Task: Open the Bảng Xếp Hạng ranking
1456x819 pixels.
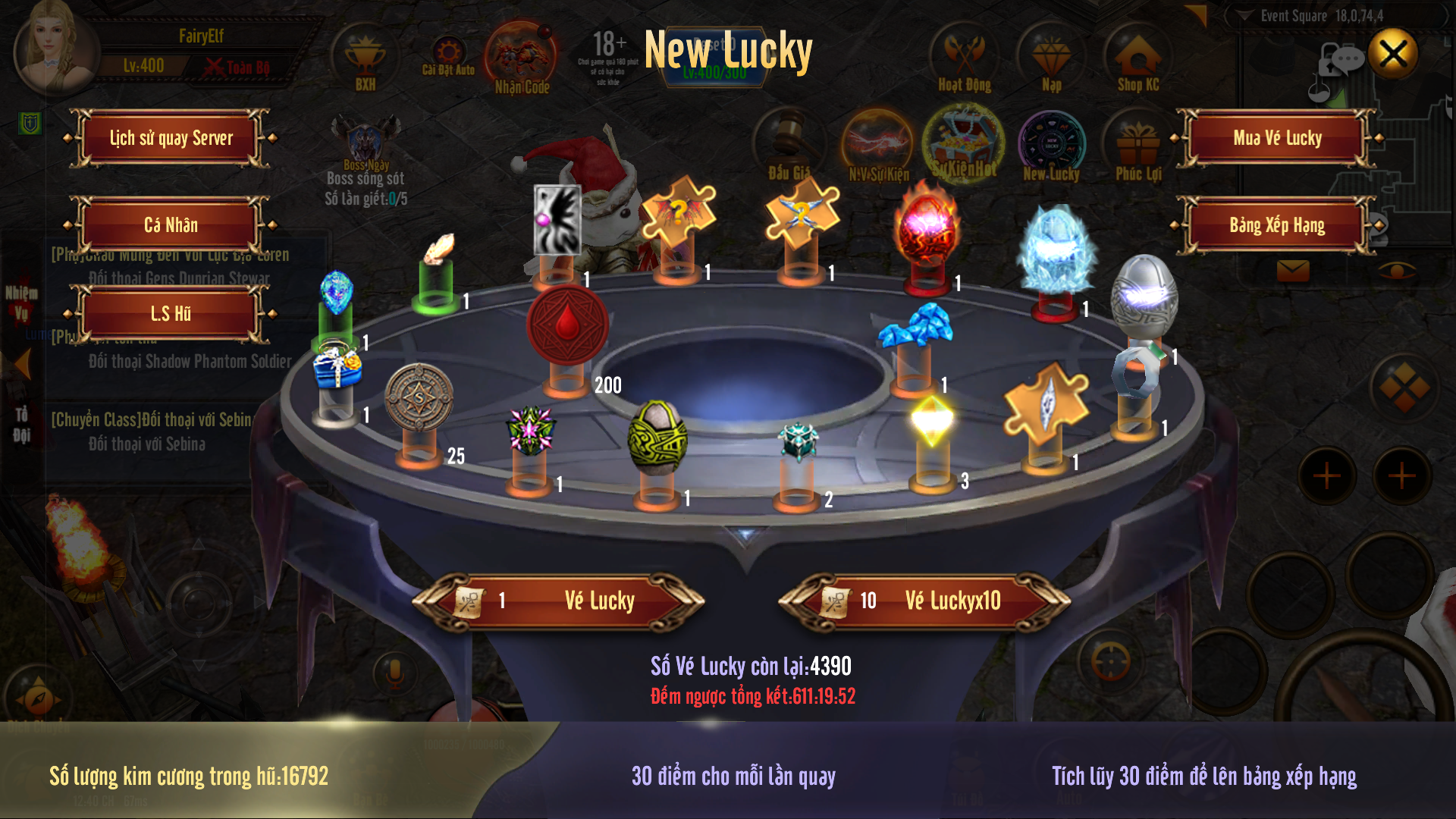Action: point(1277,225)
